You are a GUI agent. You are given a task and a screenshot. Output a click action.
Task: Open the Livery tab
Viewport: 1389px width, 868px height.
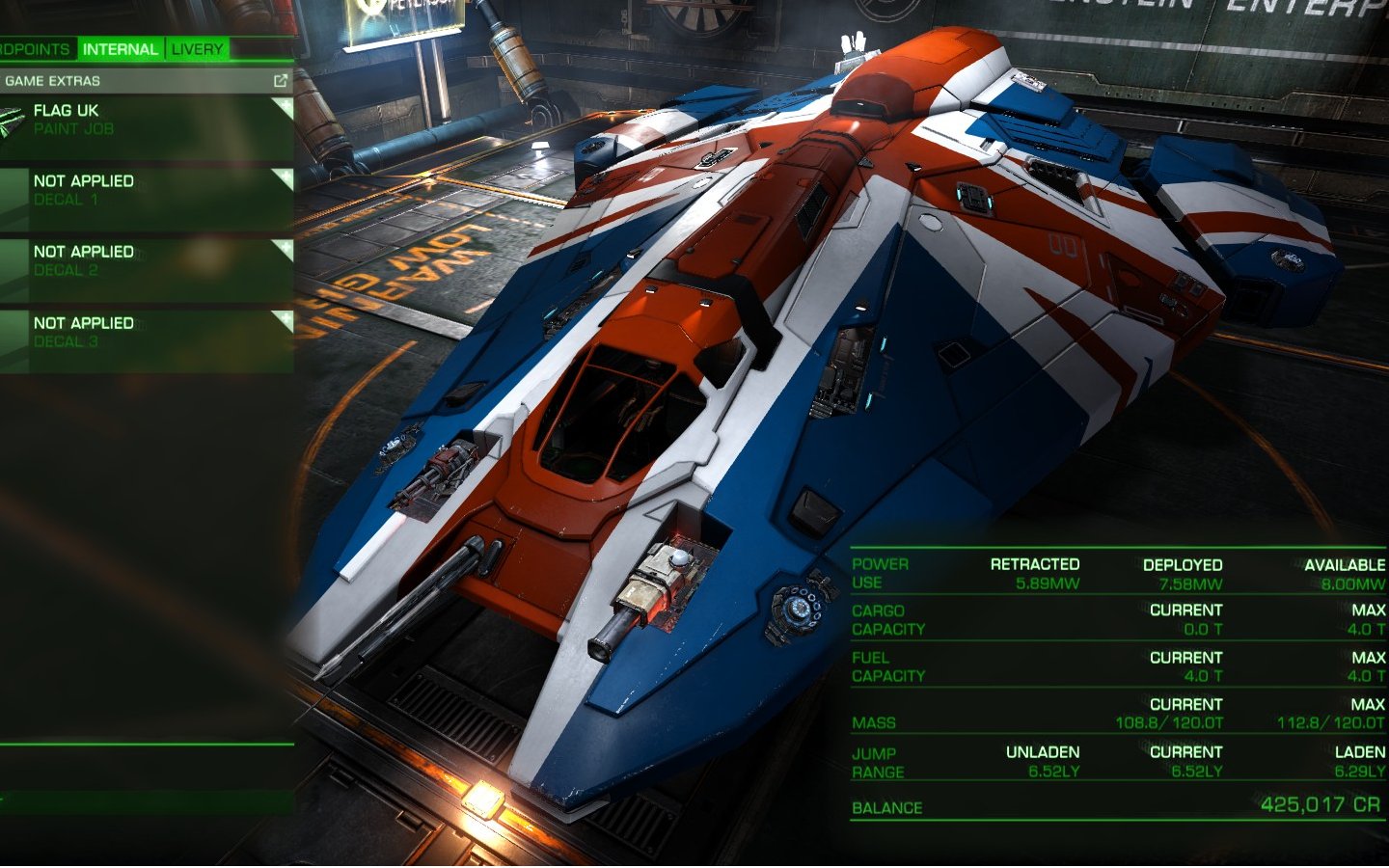pos(197,49)
